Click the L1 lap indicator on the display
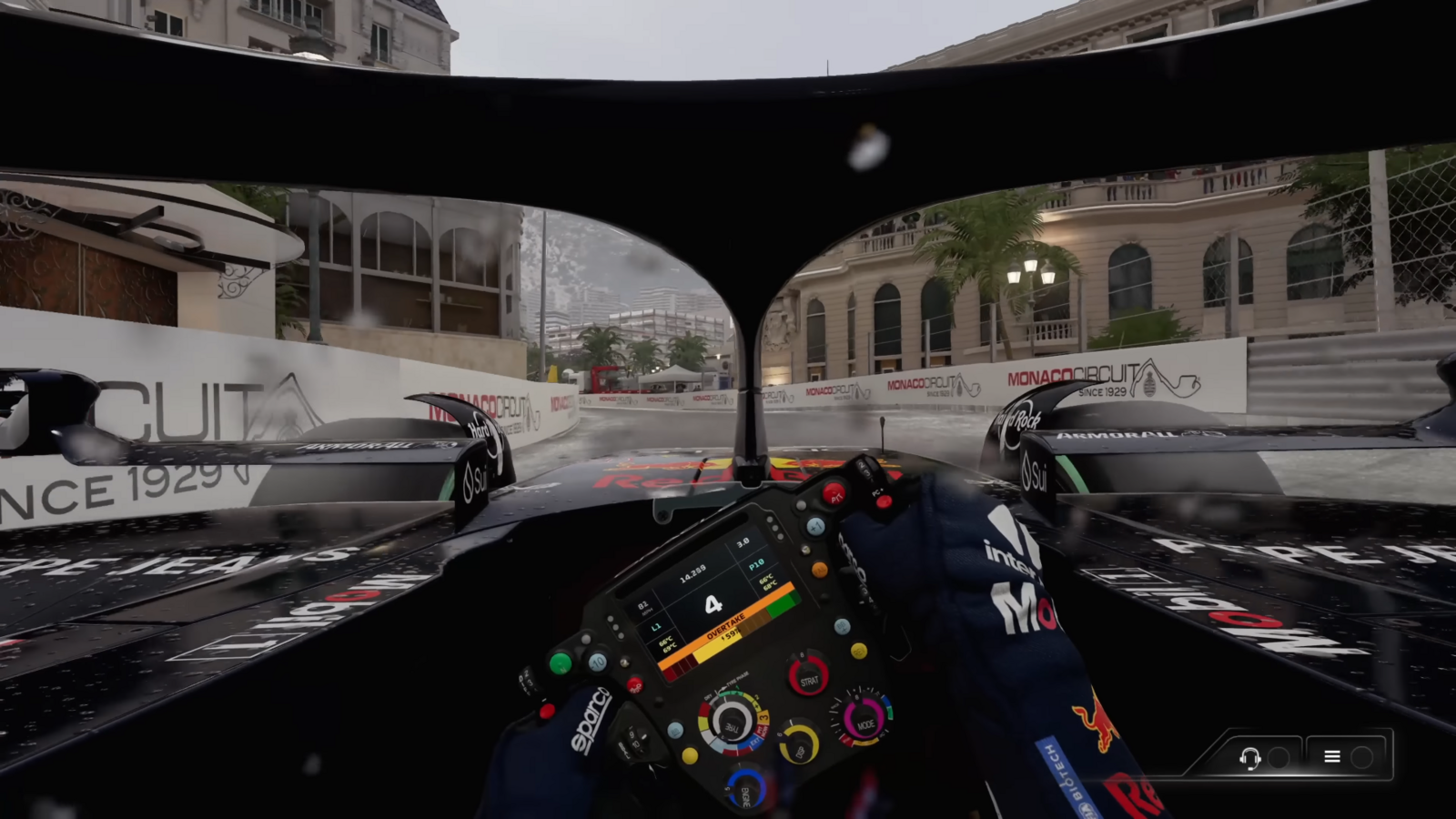Image resolution: width=1456 pixels, height=819 pixels. (x=655, y=626)
